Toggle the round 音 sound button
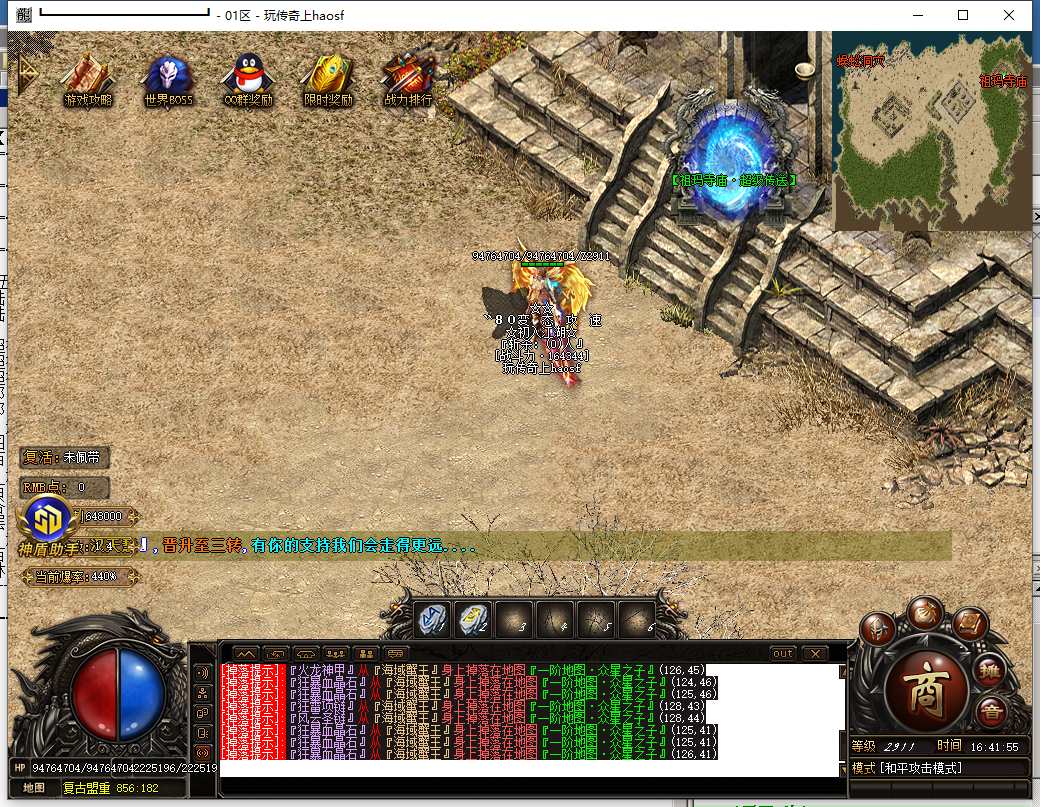Screen dimensions: 1040x807 pyautogui.click(x=992, y=713)
